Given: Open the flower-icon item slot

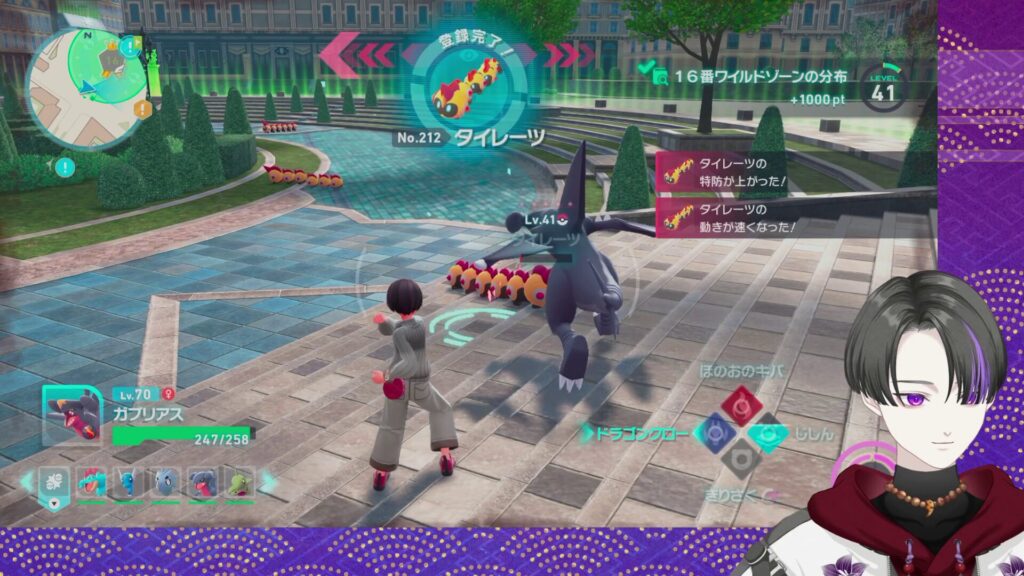Looking at the screenshot, I should click(56, 482).
